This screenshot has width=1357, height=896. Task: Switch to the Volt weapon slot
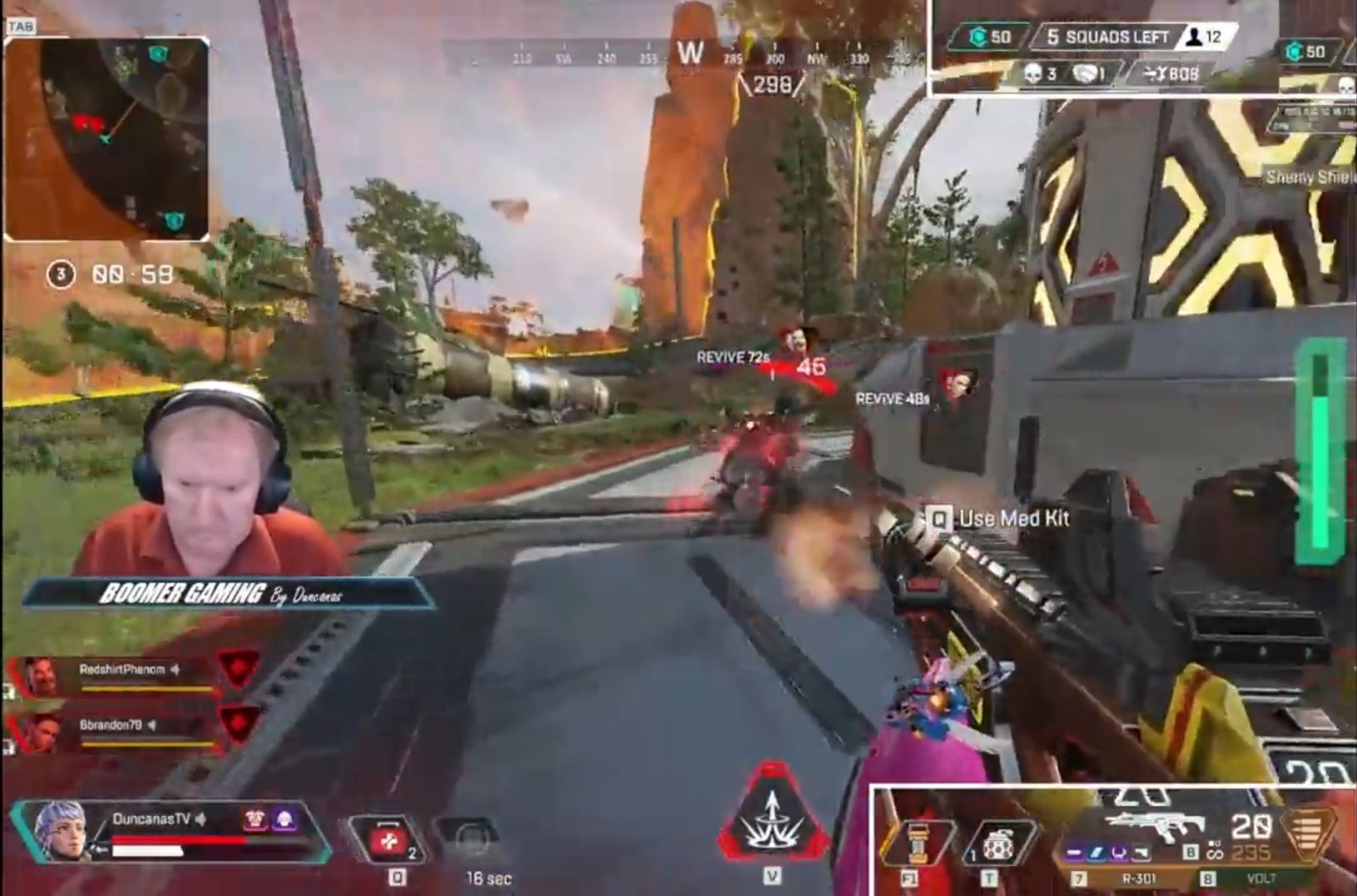[1261, 878]
